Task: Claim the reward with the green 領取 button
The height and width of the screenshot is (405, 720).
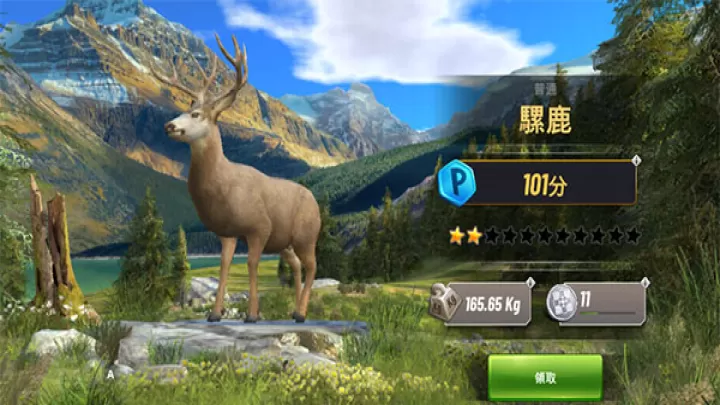Action: coord(545,378)
